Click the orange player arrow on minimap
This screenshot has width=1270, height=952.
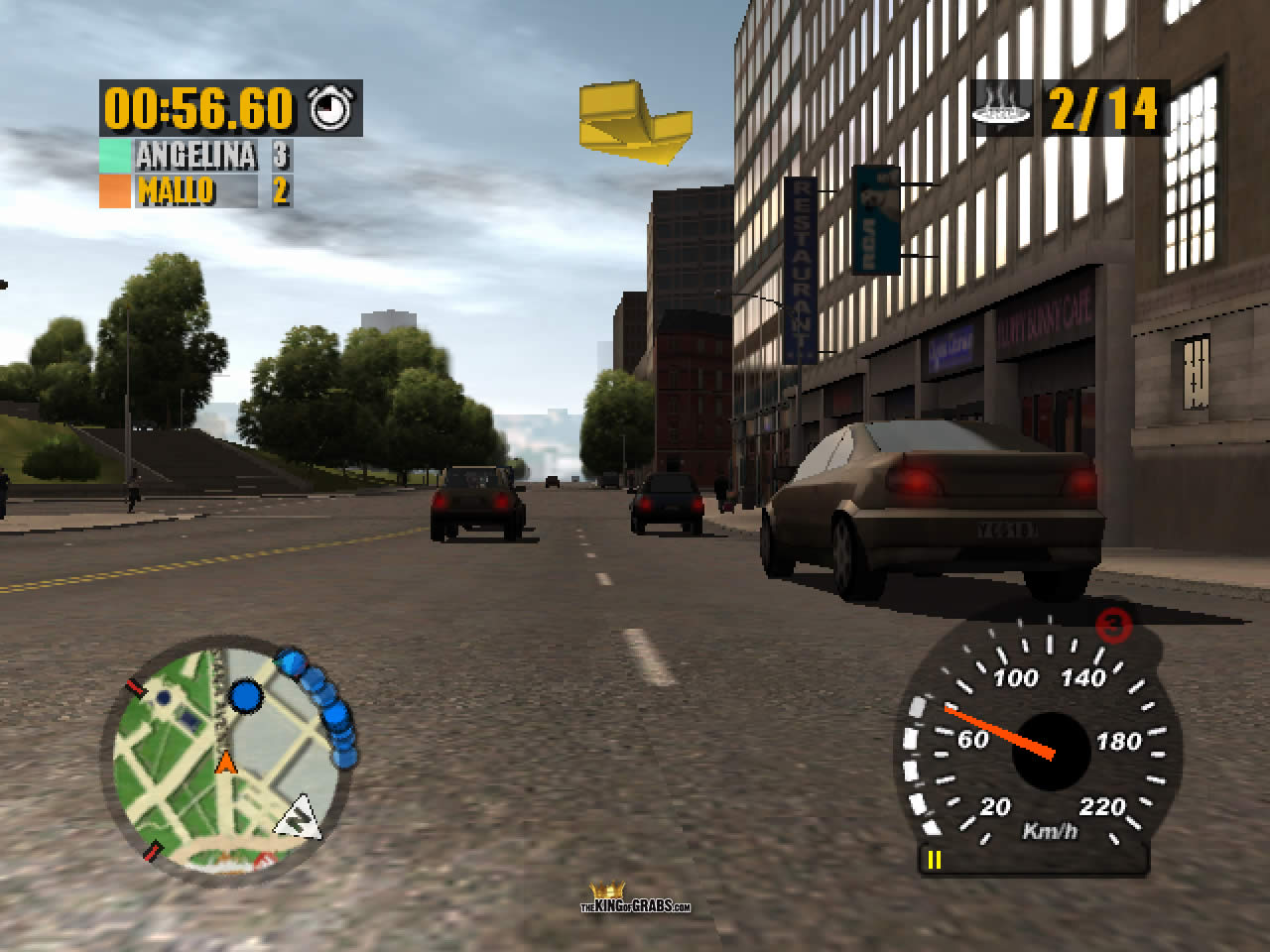[x=226, y=763]
